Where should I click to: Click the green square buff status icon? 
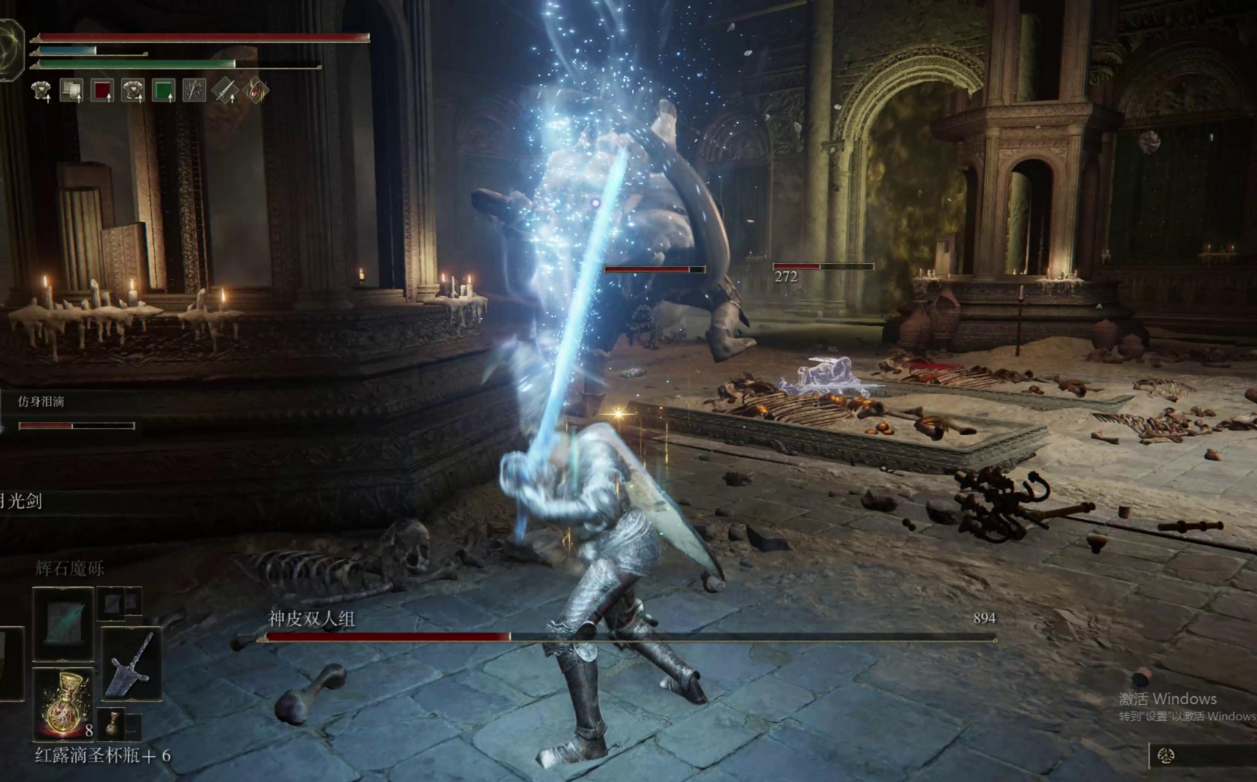click(x=163, y=91)
